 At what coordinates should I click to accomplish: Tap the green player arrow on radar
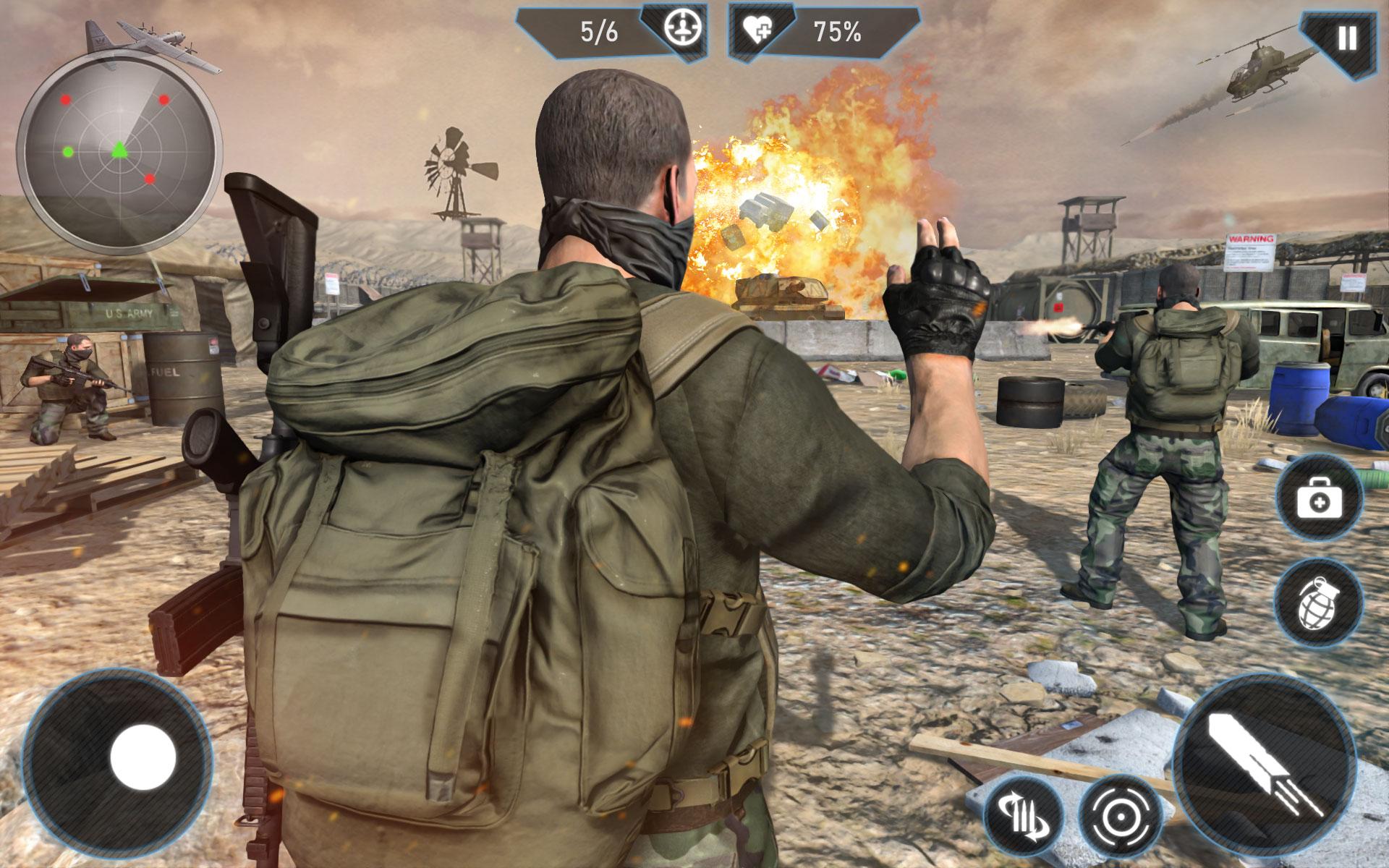[119, 150]
